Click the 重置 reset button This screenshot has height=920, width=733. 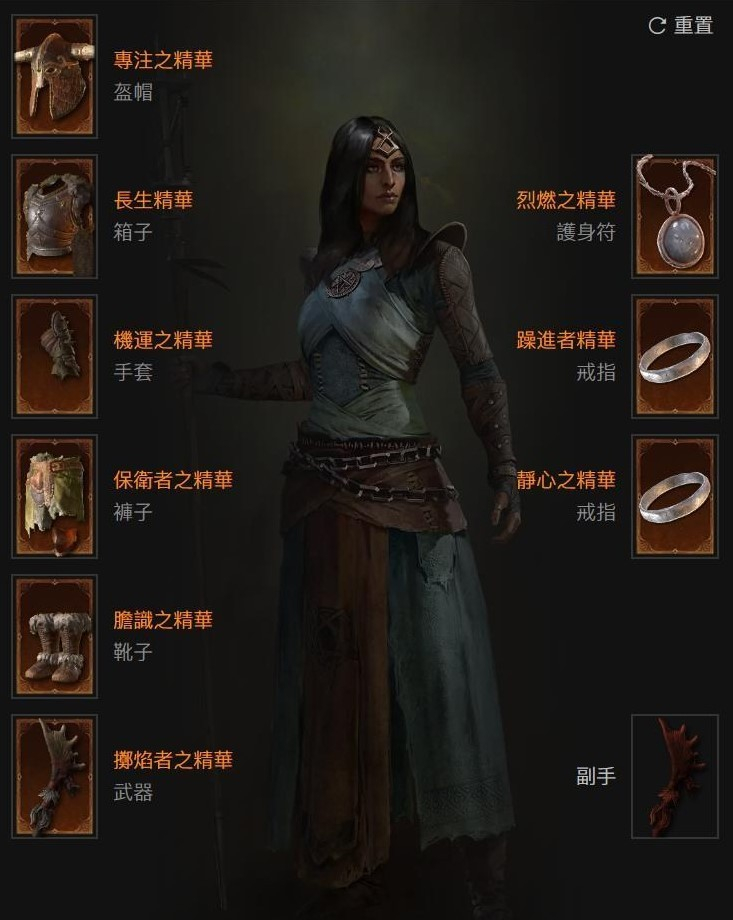coord(682,26)
